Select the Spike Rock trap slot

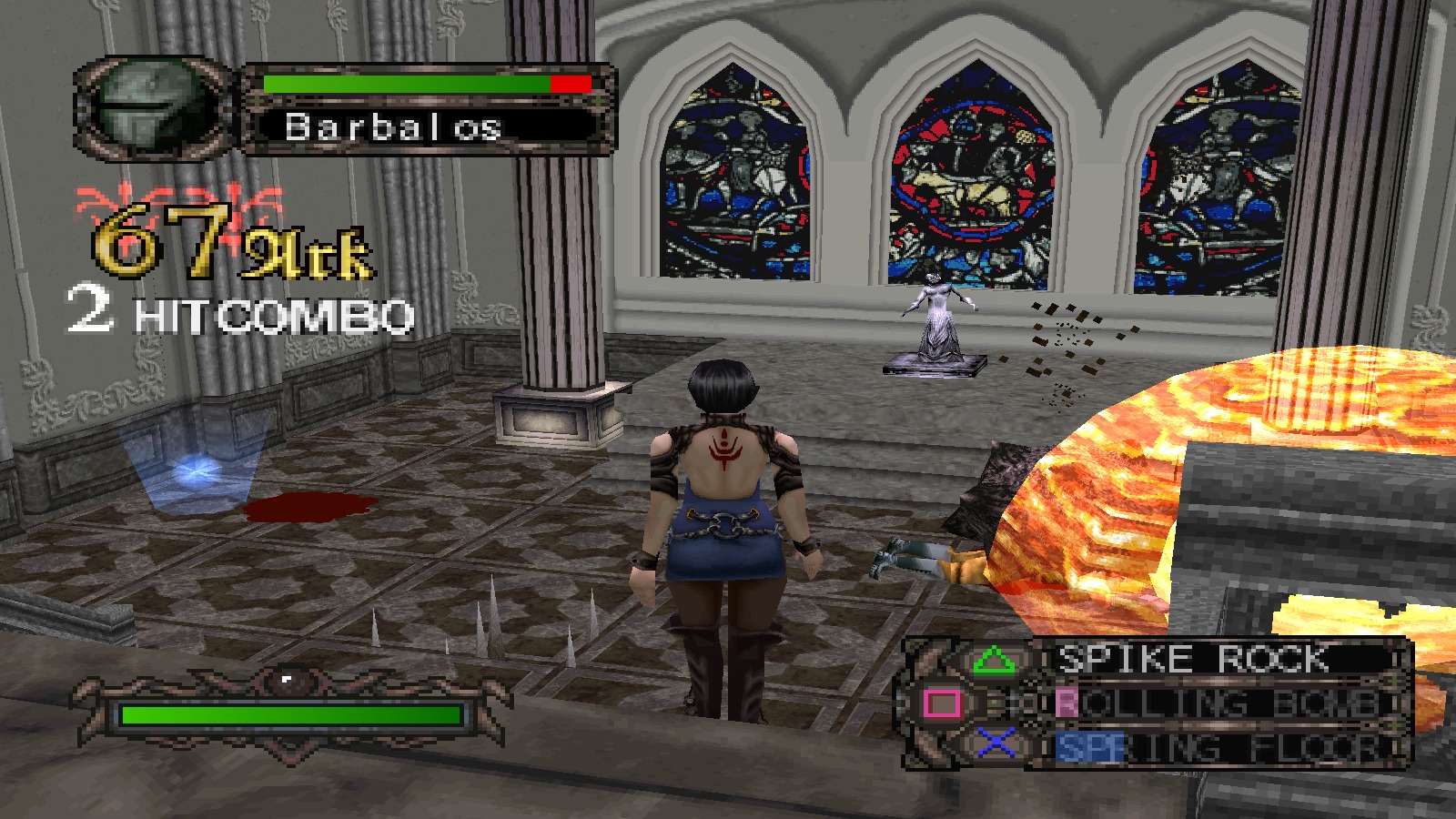pyautogui.click(x=1192, y=659)
